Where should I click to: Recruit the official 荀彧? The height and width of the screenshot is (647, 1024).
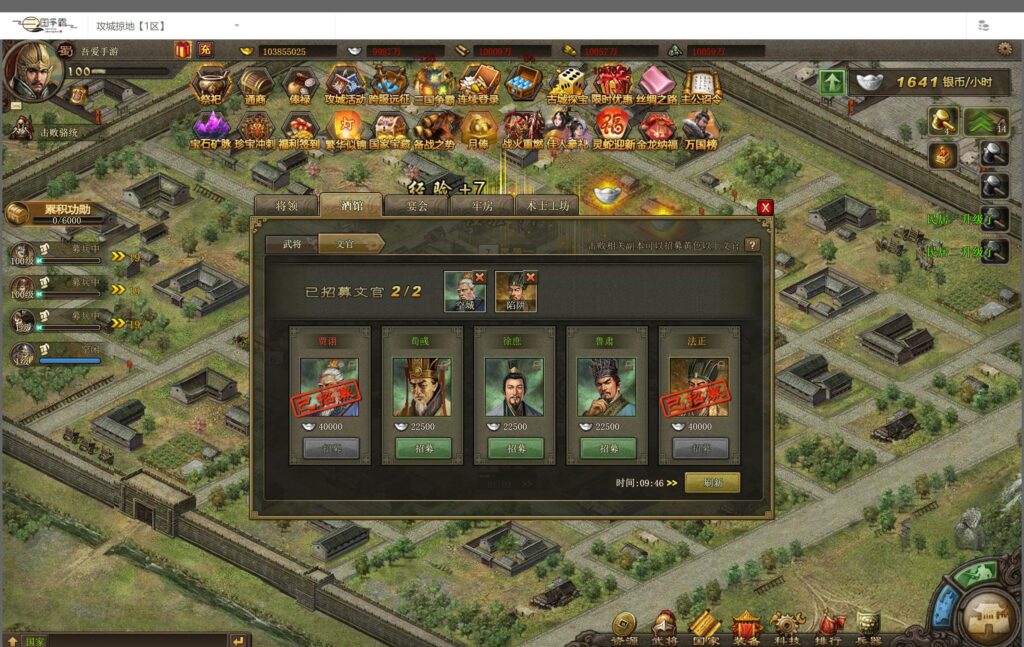[421, 449]
